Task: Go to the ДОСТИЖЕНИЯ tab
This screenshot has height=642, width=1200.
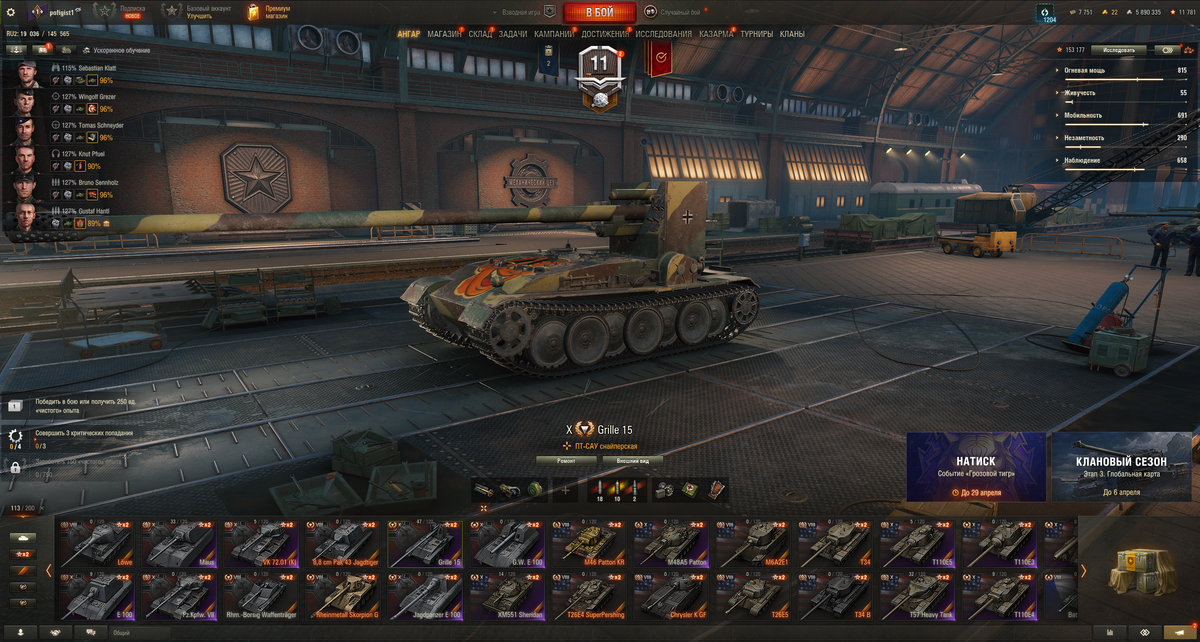Action: click(605, 34)
